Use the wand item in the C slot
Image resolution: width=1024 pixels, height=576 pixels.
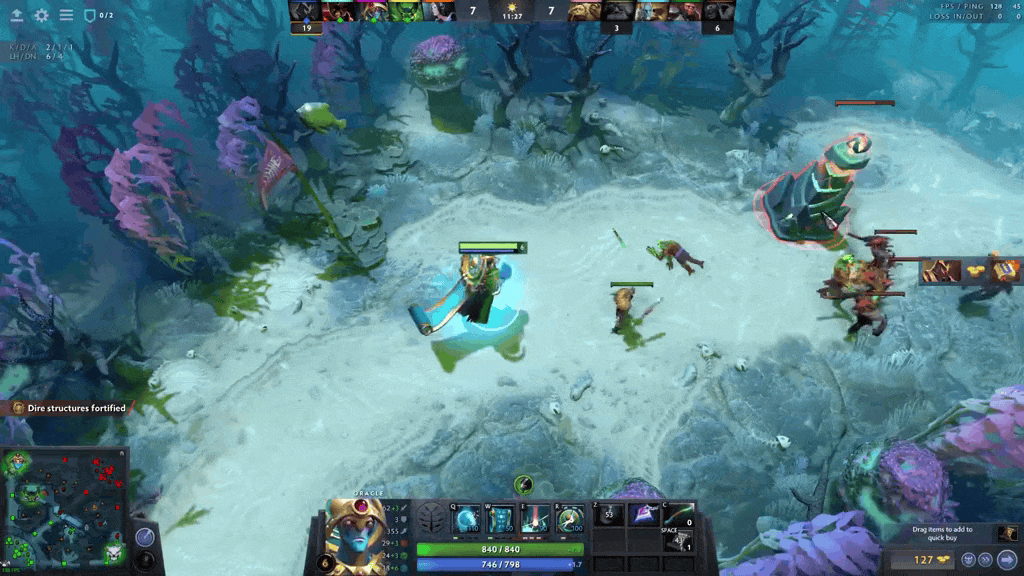point(676,514)
